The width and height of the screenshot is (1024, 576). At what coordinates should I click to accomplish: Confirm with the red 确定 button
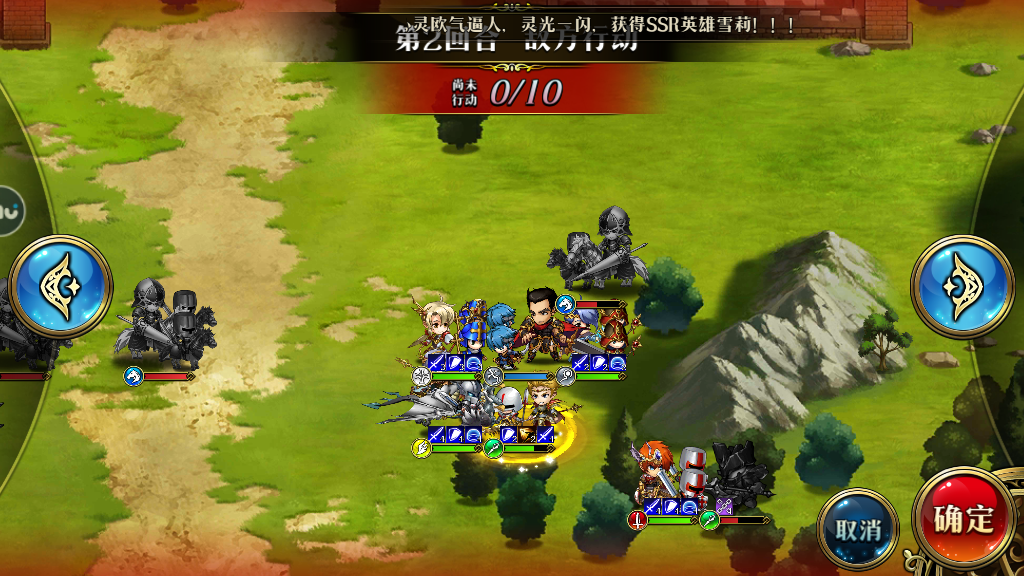click(963, 520)
